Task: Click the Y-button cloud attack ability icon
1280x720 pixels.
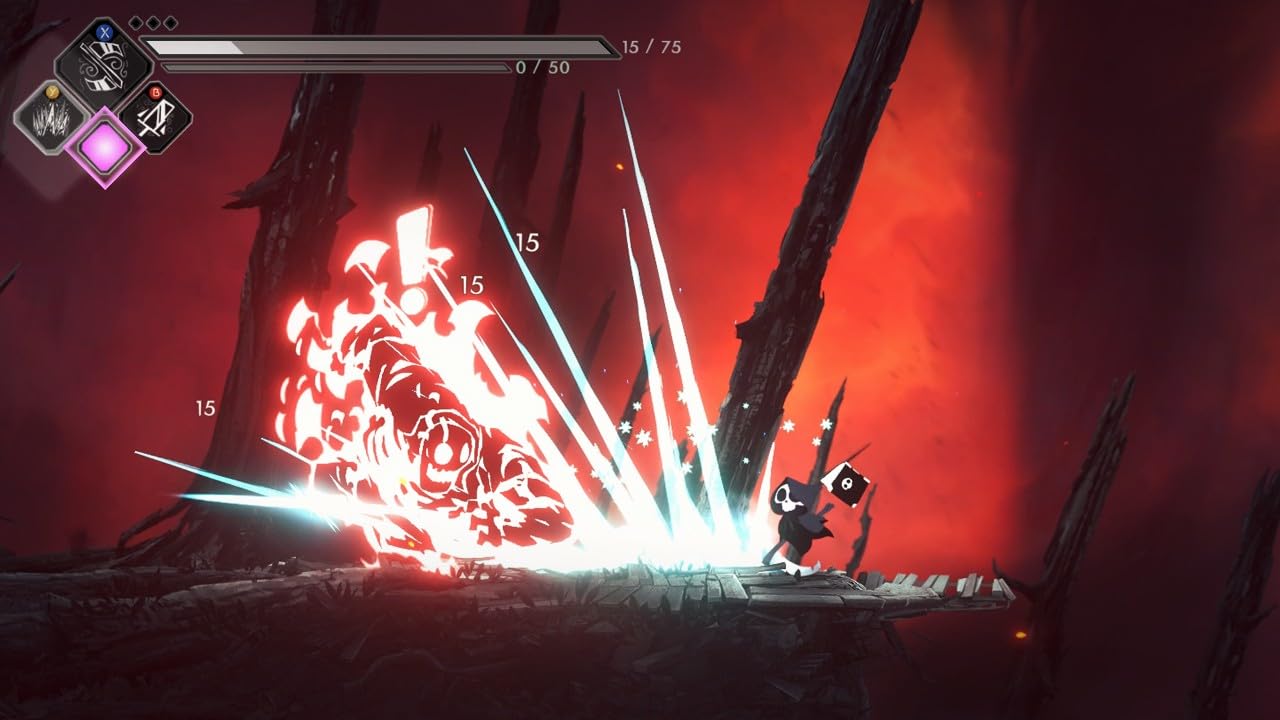Action: (51, 122)
